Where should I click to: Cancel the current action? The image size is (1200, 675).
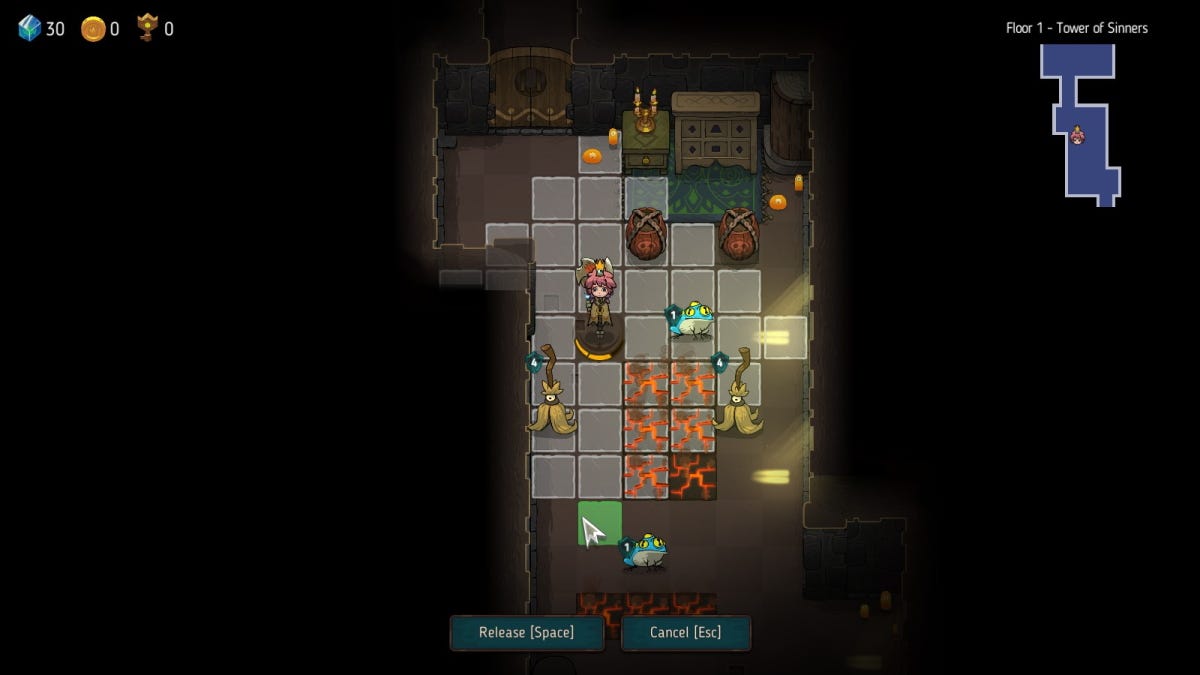tap(685, 633)
